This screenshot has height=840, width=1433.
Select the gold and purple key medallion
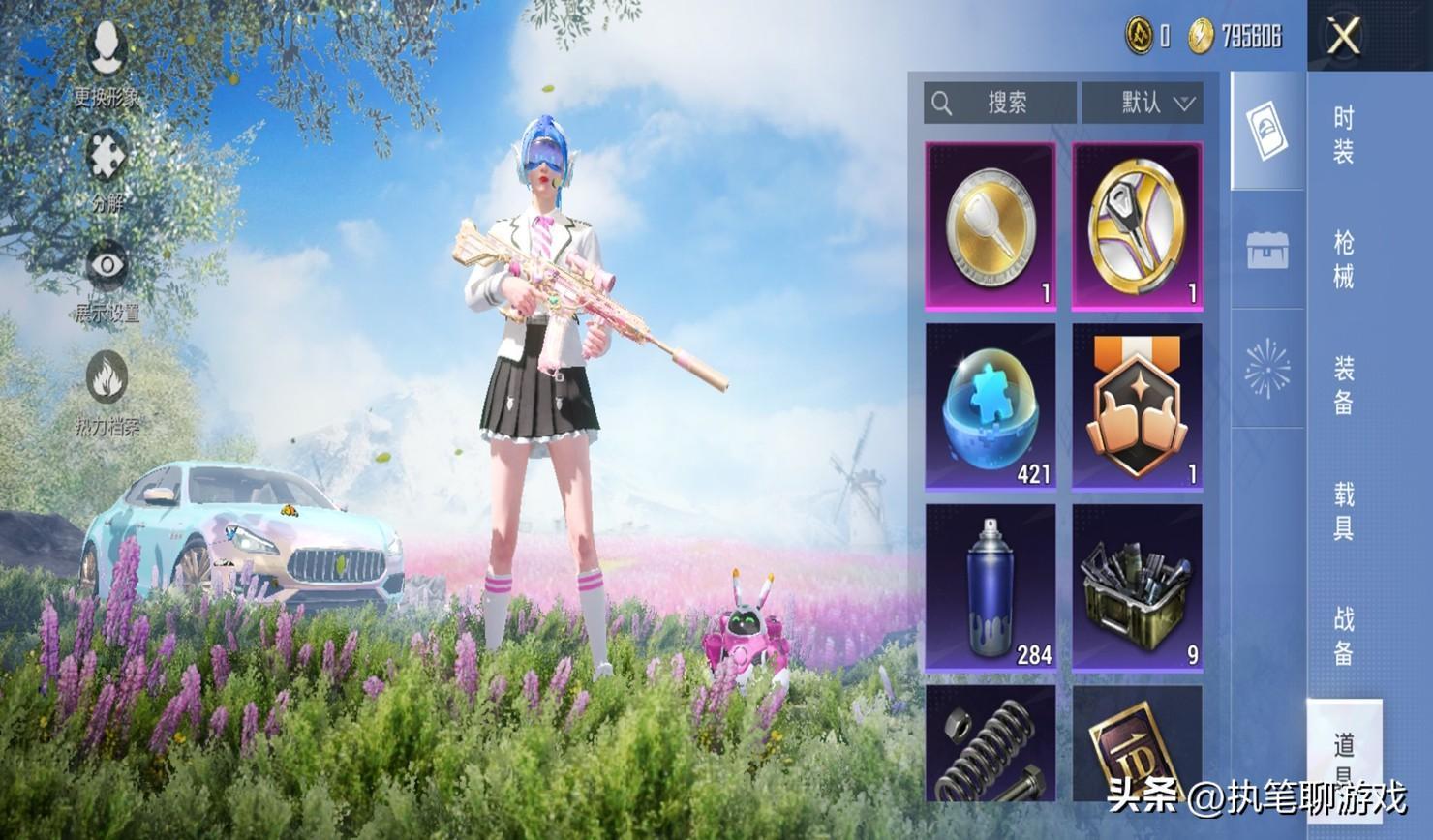click(1137, 226)
